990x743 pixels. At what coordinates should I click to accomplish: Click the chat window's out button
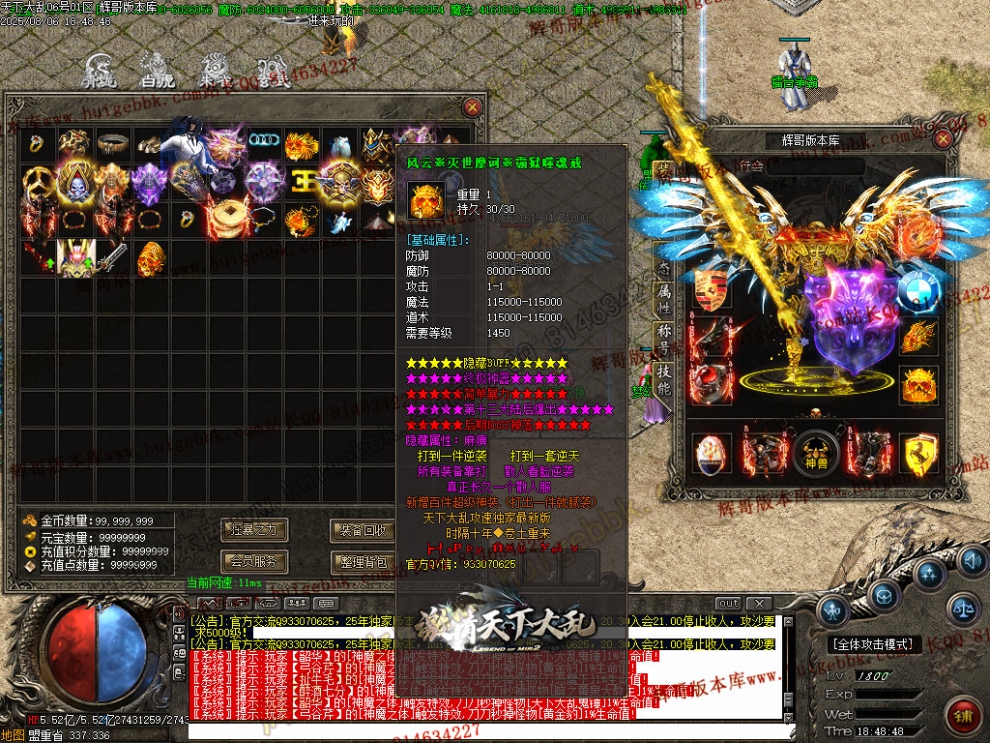click(729, 603)
